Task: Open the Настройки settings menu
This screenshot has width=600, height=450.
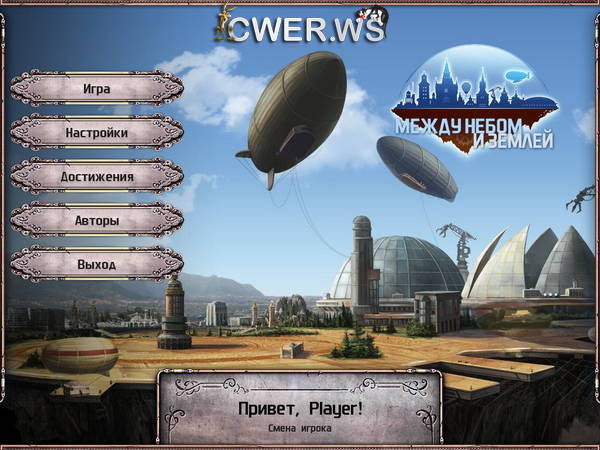Action: tap(97, 132)
